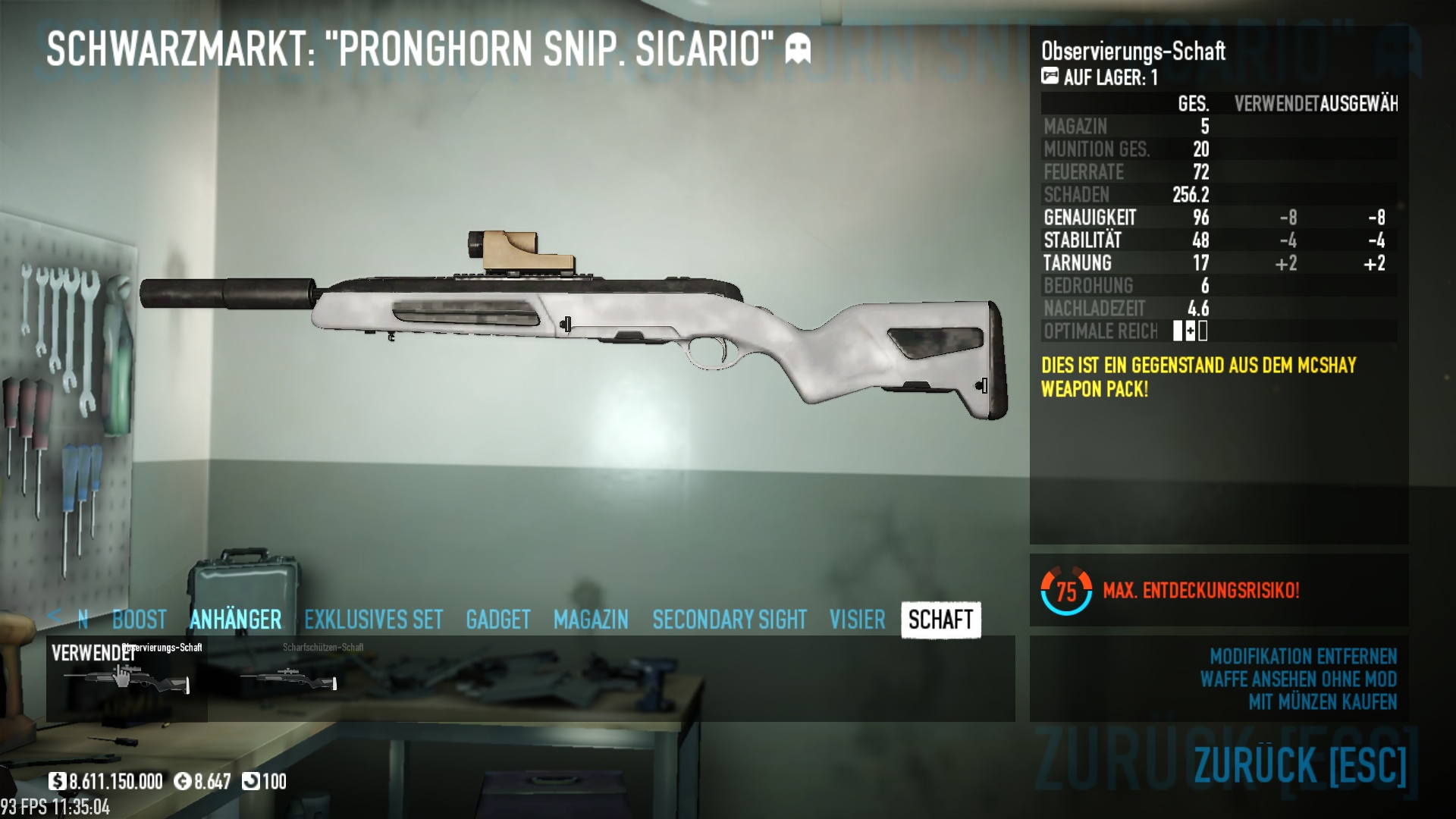
Task: Go back with Zurück button
Action: coord(1300,764)
